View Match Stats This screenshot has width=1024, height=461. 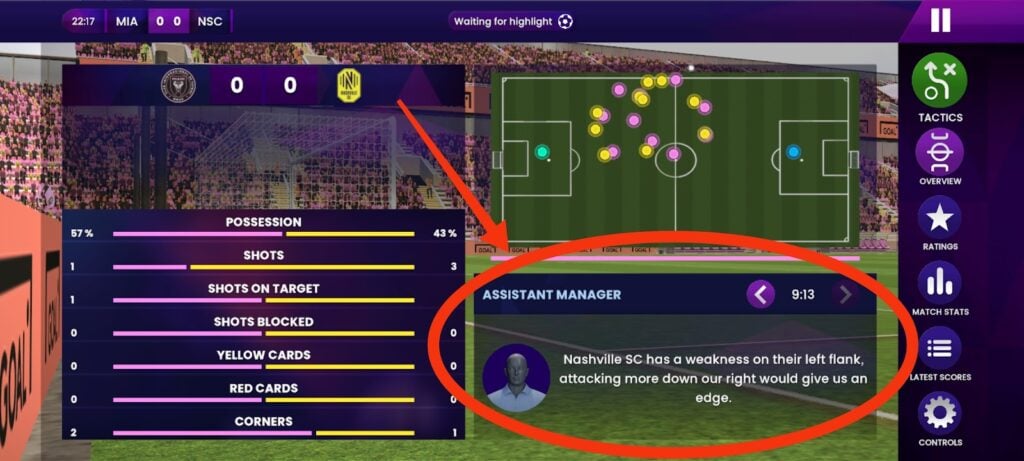pyautogui.click(x=939, y=283)
